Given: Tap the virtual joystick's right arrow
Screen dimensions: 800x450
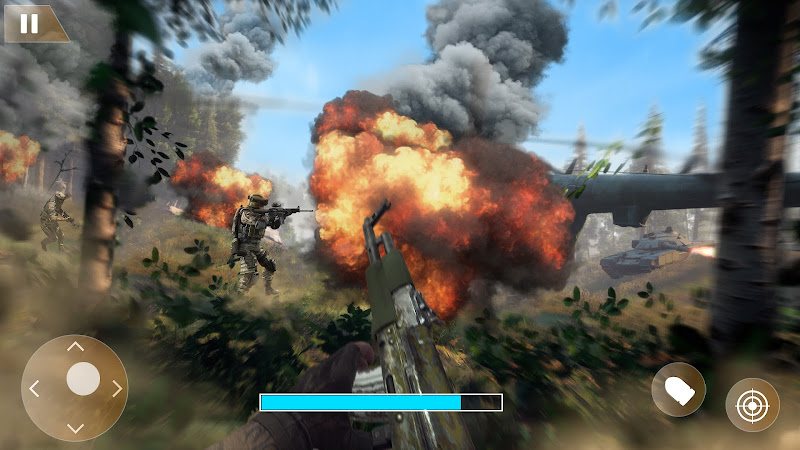Looking at the screenshot, I should click(x=117, y=388).
